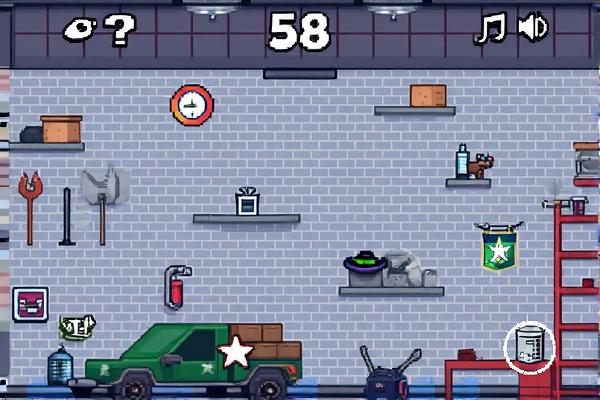Open help with the question mark
The width and height of the screenshot is (600, 400).
120,31
